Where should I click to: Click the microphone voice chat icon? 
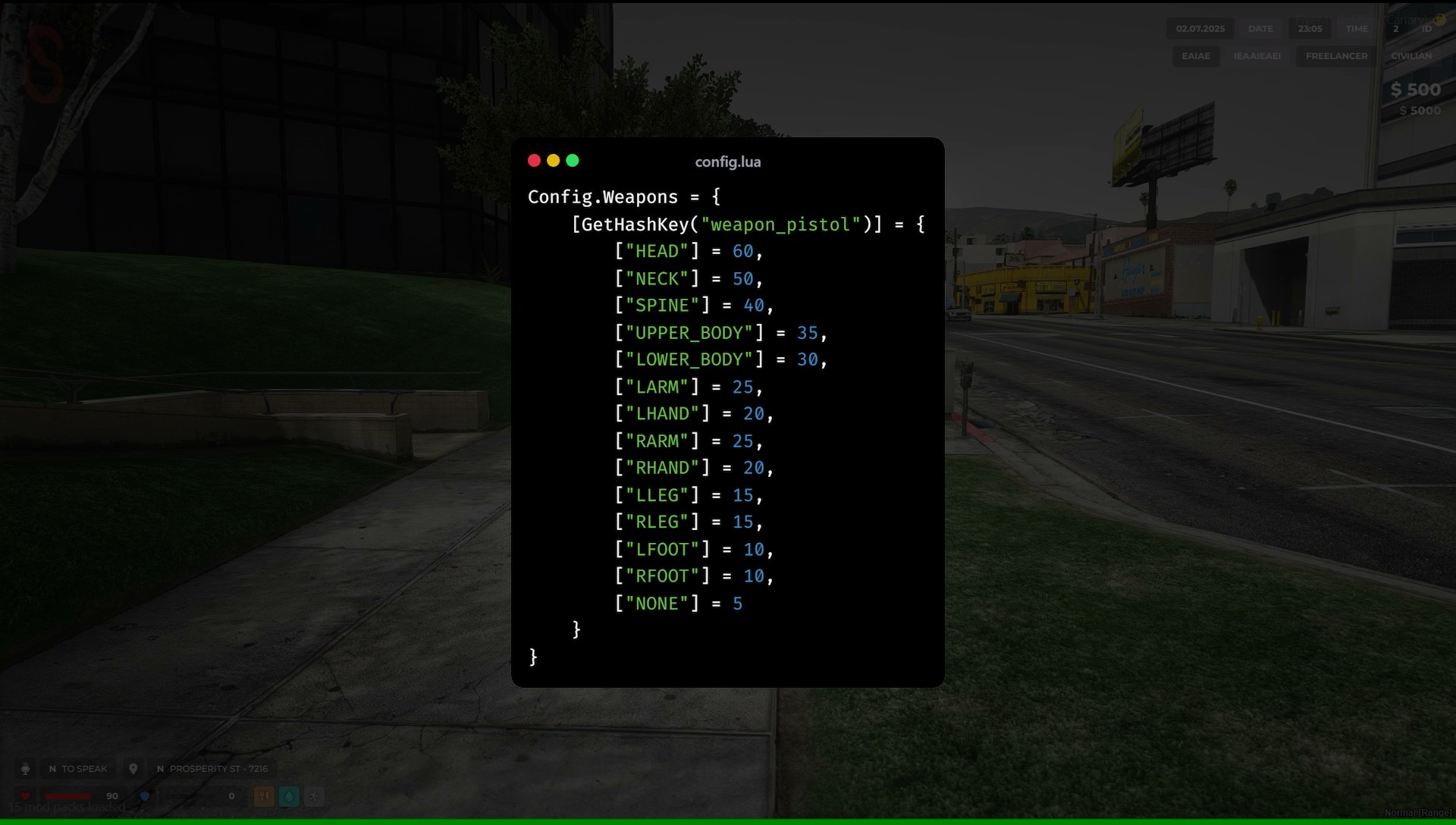(x=26, y=768)
